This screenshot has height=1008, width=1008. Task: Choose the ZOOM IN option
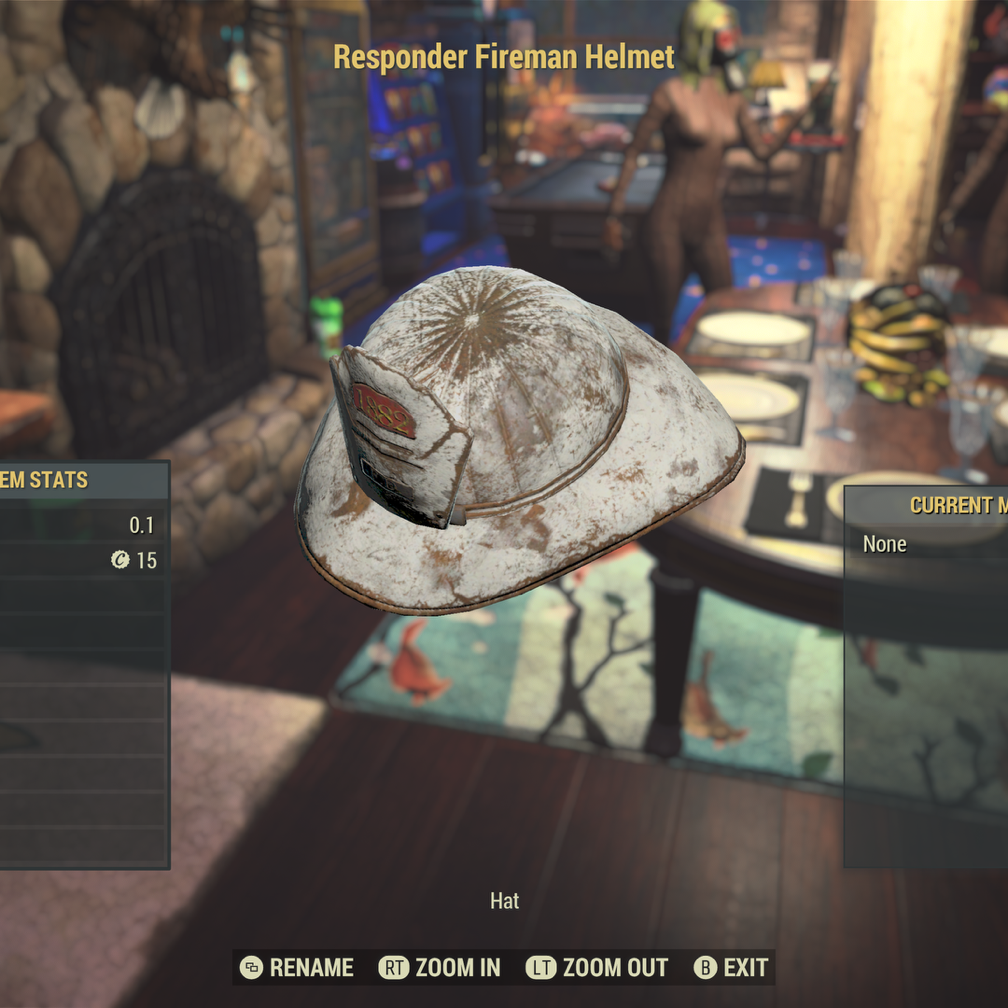tap(440, 967)
